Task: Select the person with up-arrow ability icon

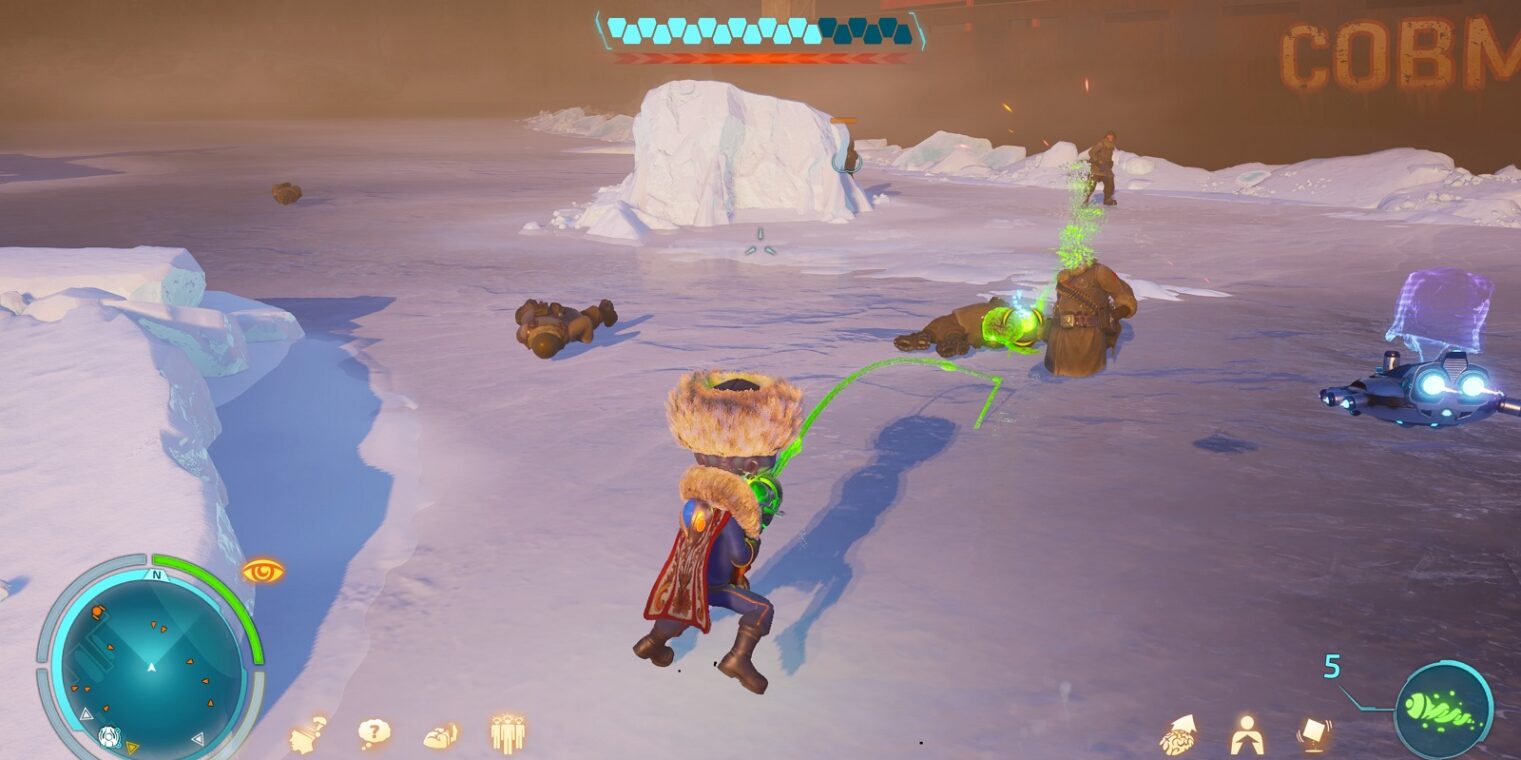Action: pyautogui.click(x=1246, y=735)
